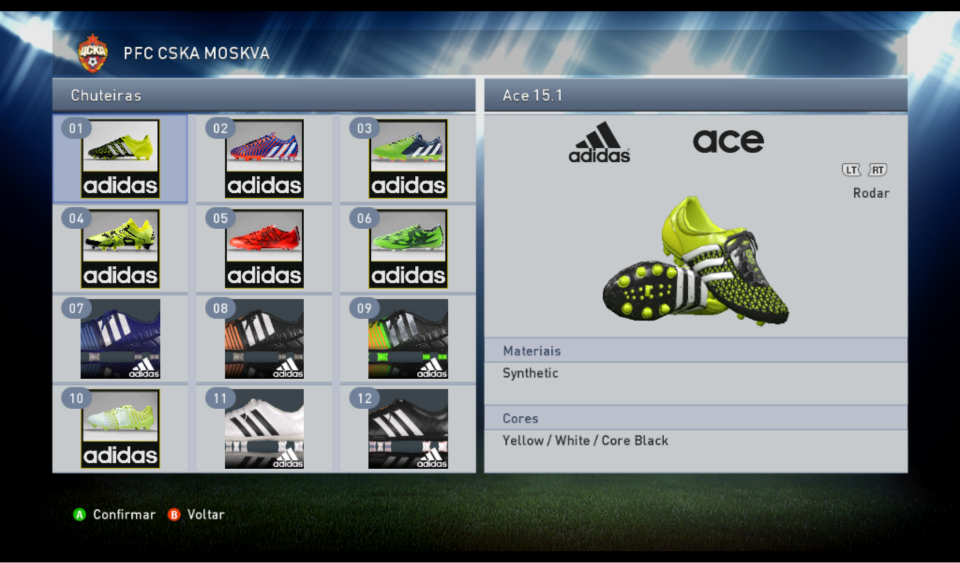
Task: Choose boot 05 solid red adidas
Action: (264, 248)
